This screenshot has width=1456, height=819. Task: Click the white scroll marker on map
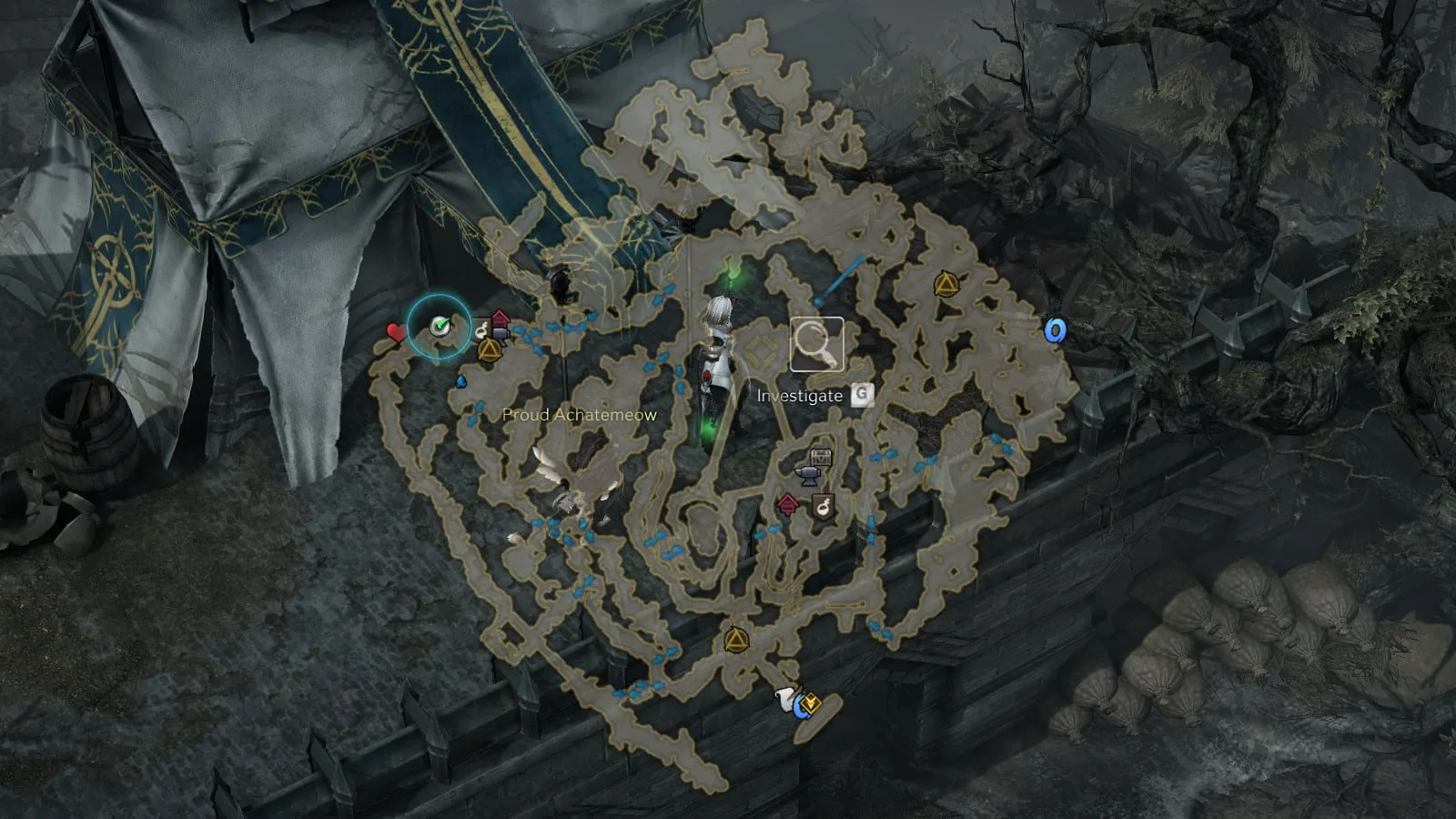coord(784,699)
